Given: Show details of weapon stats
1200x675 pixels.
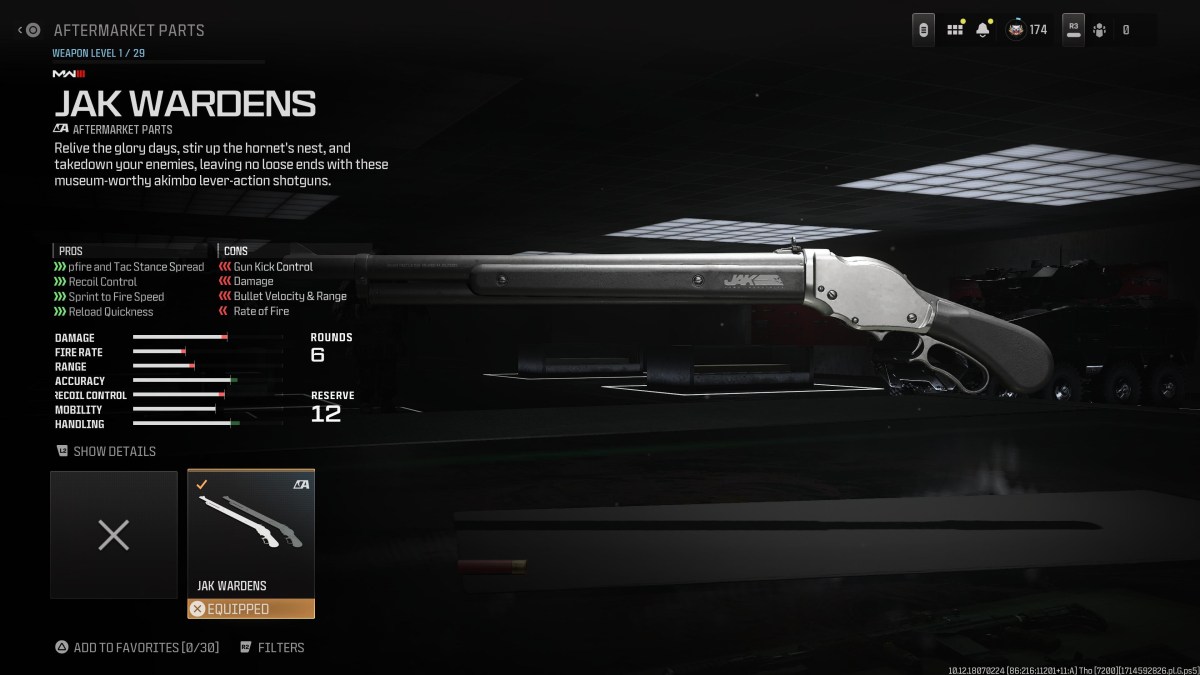Looking at the screenshot, I should coord(106,451).
